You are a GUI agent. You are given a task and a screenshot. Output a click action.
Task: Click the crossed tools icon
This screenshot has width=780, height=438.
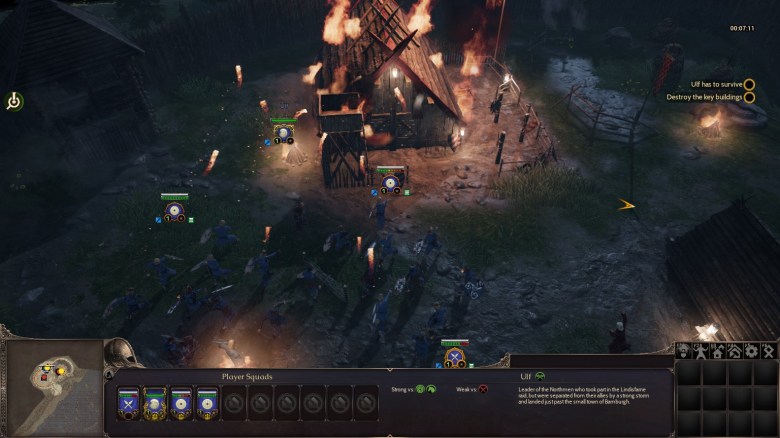768,351
